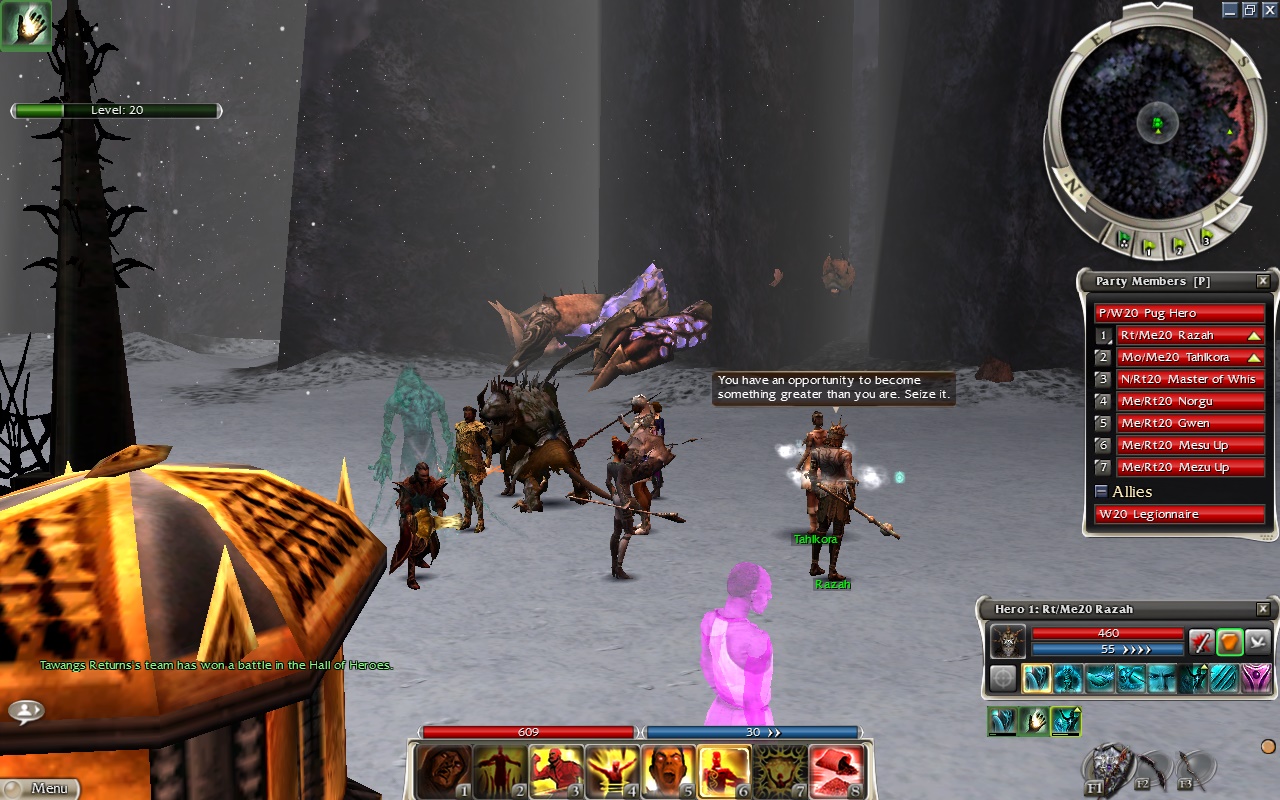This screenshot has height=800, width=1280.
Task: Collapse the Allies section
Action: tap(1101, 492)
